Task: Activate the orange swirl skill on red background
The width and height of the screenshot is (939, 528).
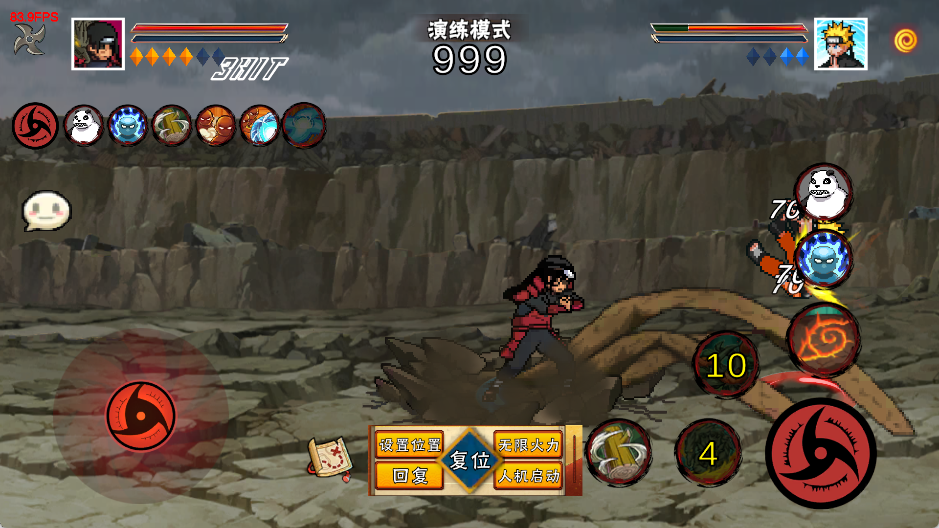Action: (x=823, y=340)
